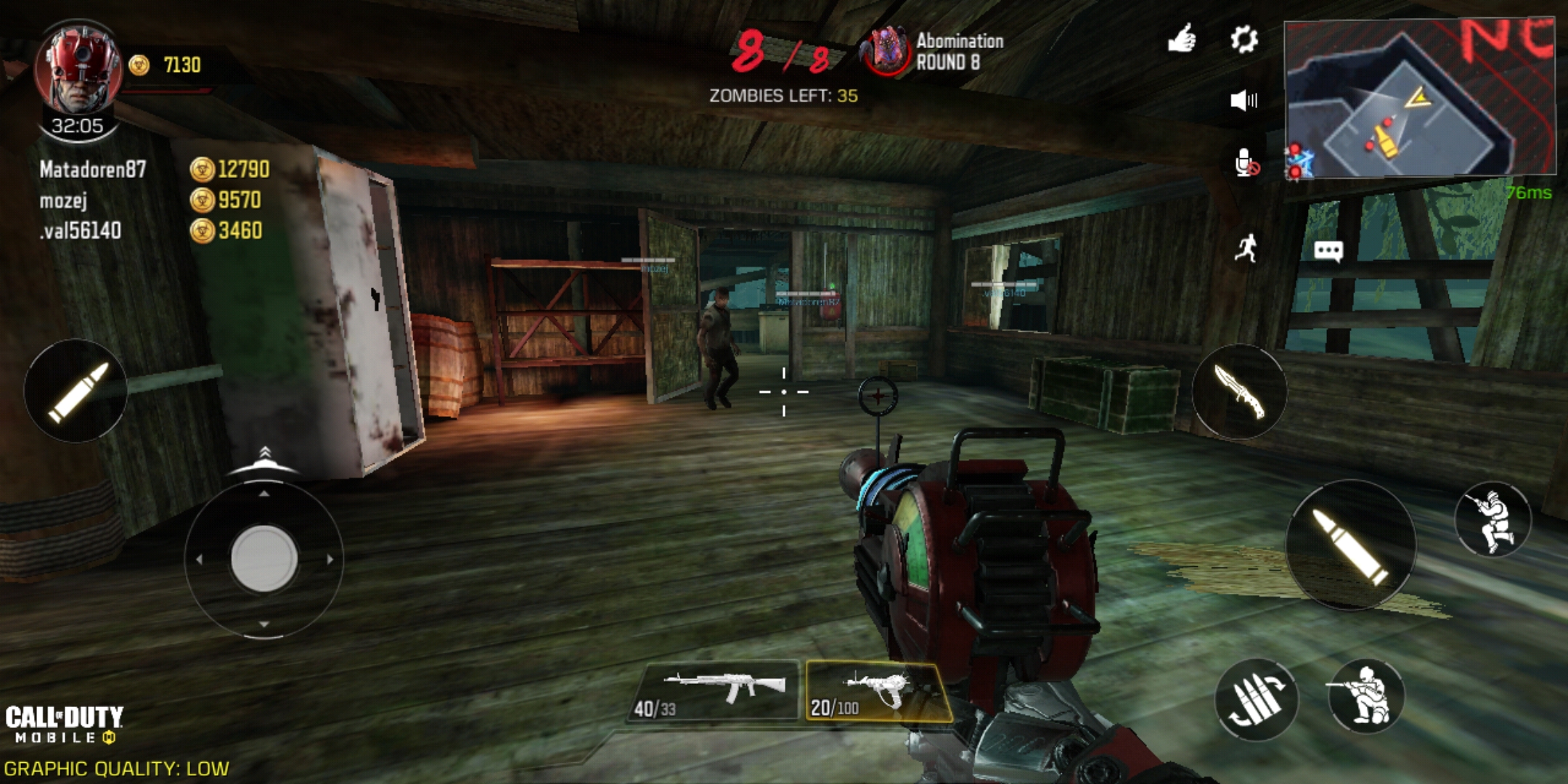
Task: Tap the virtual movement joystick knob
Action: tap(264, 558)
